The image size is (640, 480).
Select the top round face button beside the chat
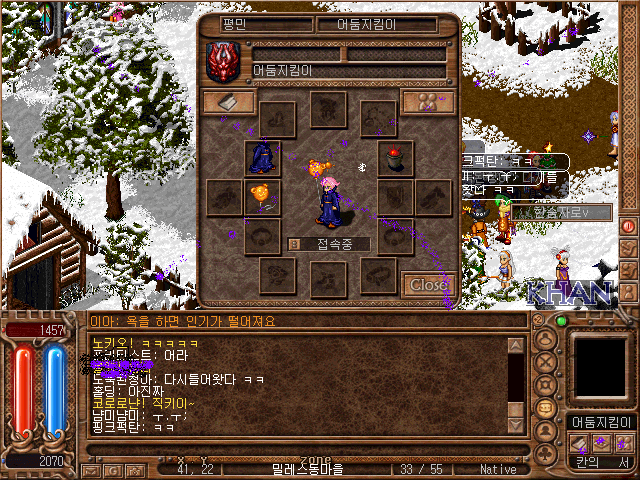pyautogui.click(x=547, y=339)
